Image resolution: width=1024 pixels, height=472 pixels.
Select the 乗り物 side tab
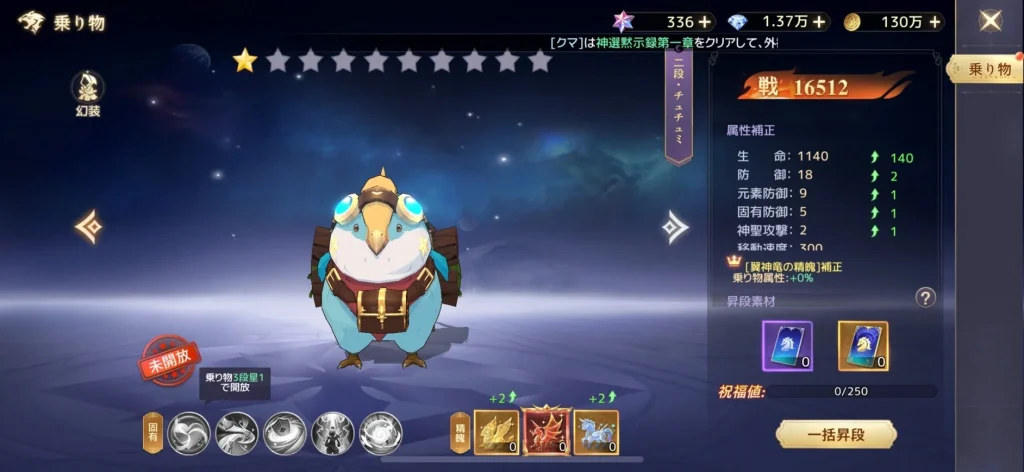click(x=989, y=69)
